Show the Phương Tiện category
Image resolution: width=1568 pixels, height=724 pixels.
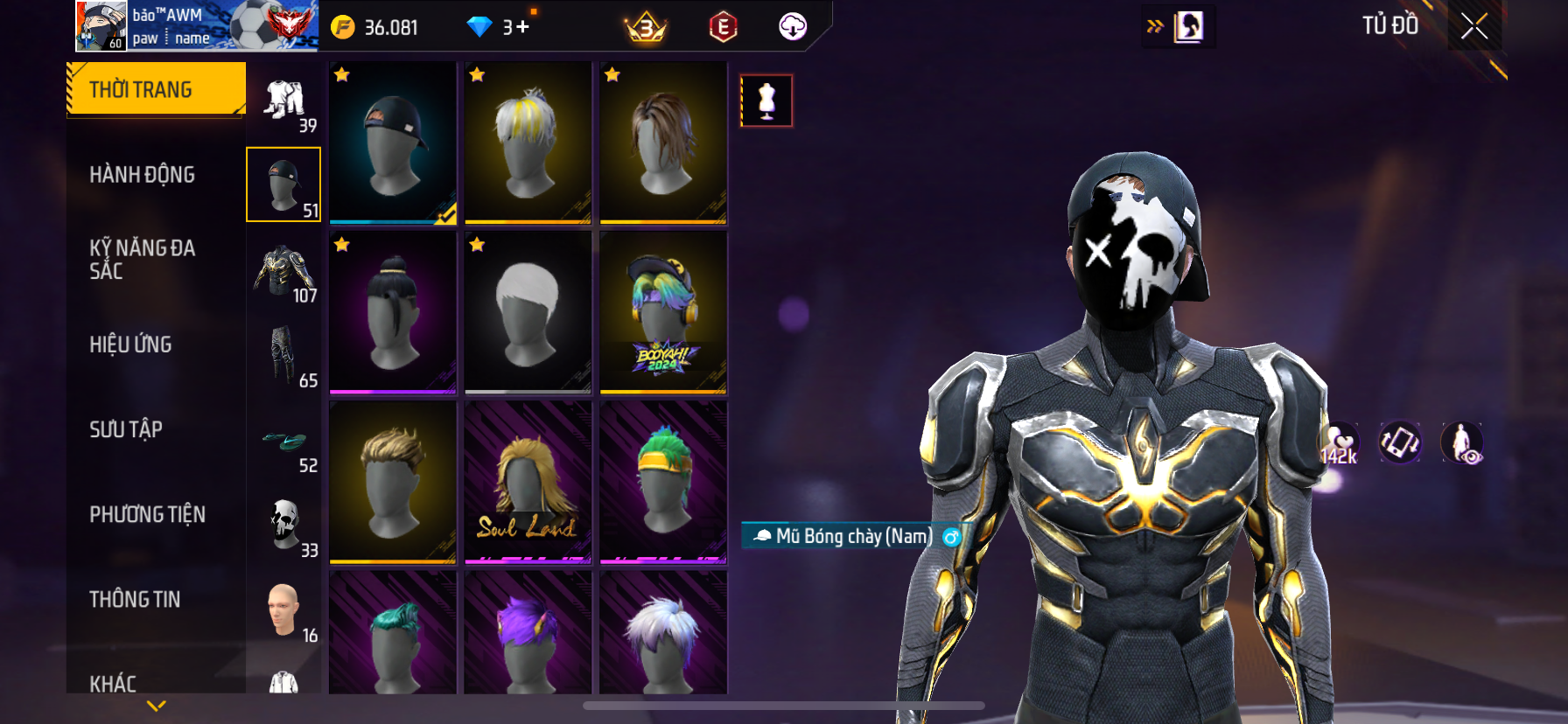(147, 514)
